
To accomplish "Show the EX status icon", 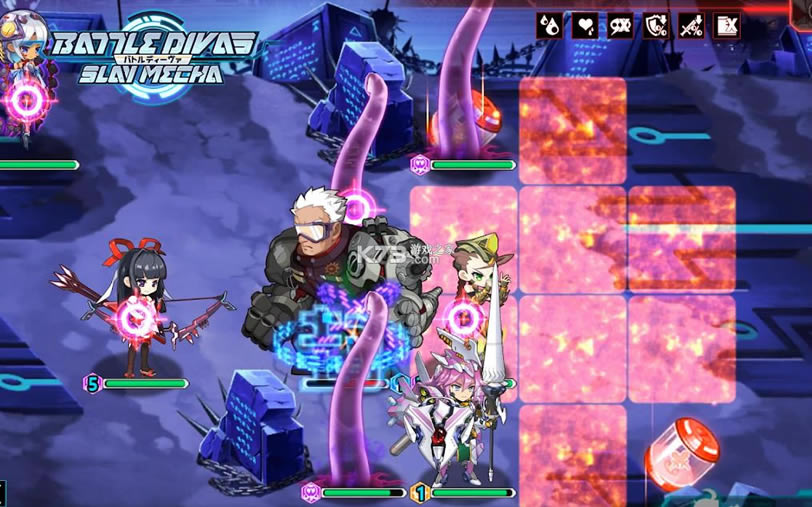I will pyautogui.click(x=727, y=25).
